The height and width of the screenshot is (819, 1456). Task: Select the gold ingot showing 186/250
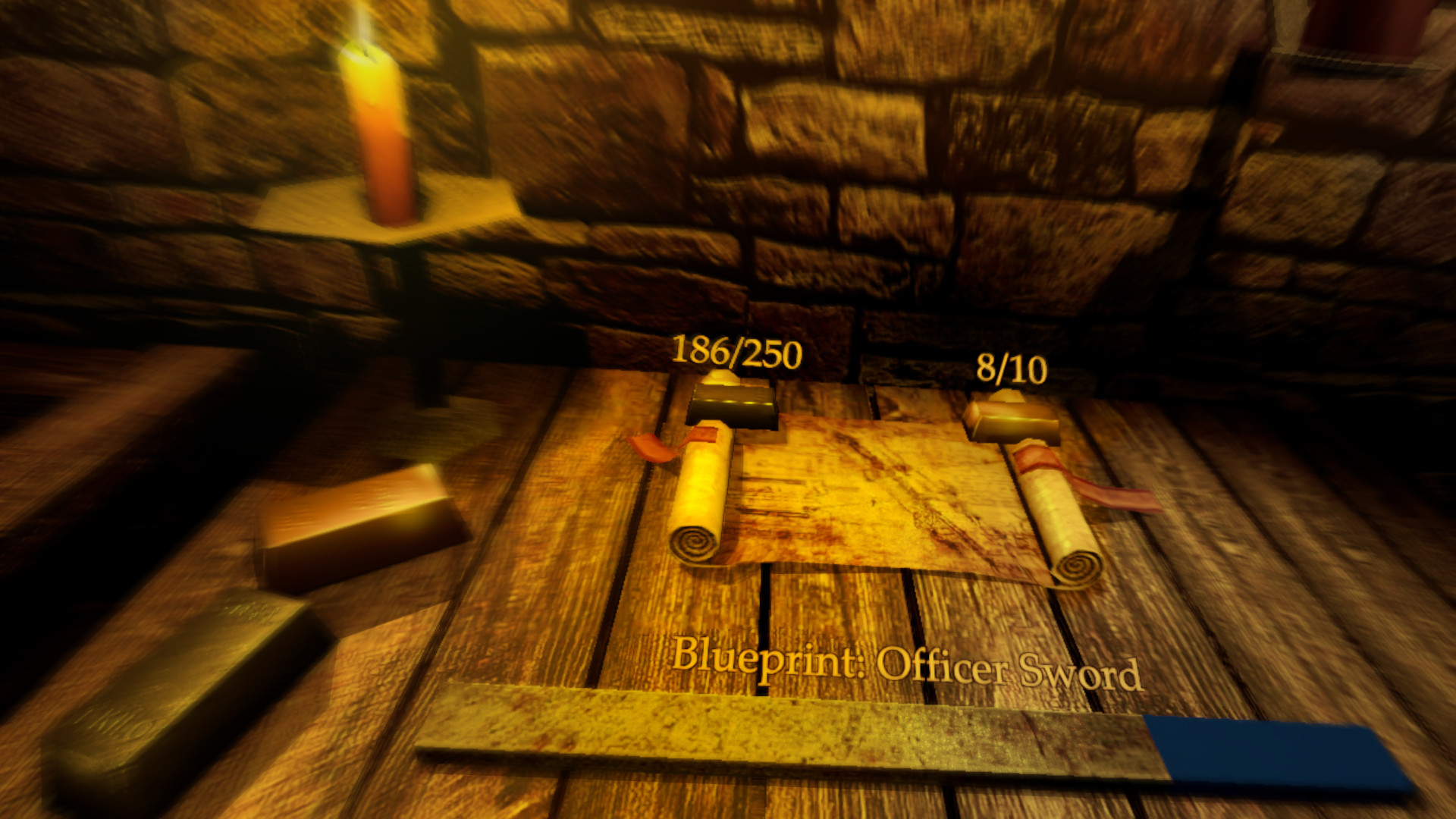point(732,406)
